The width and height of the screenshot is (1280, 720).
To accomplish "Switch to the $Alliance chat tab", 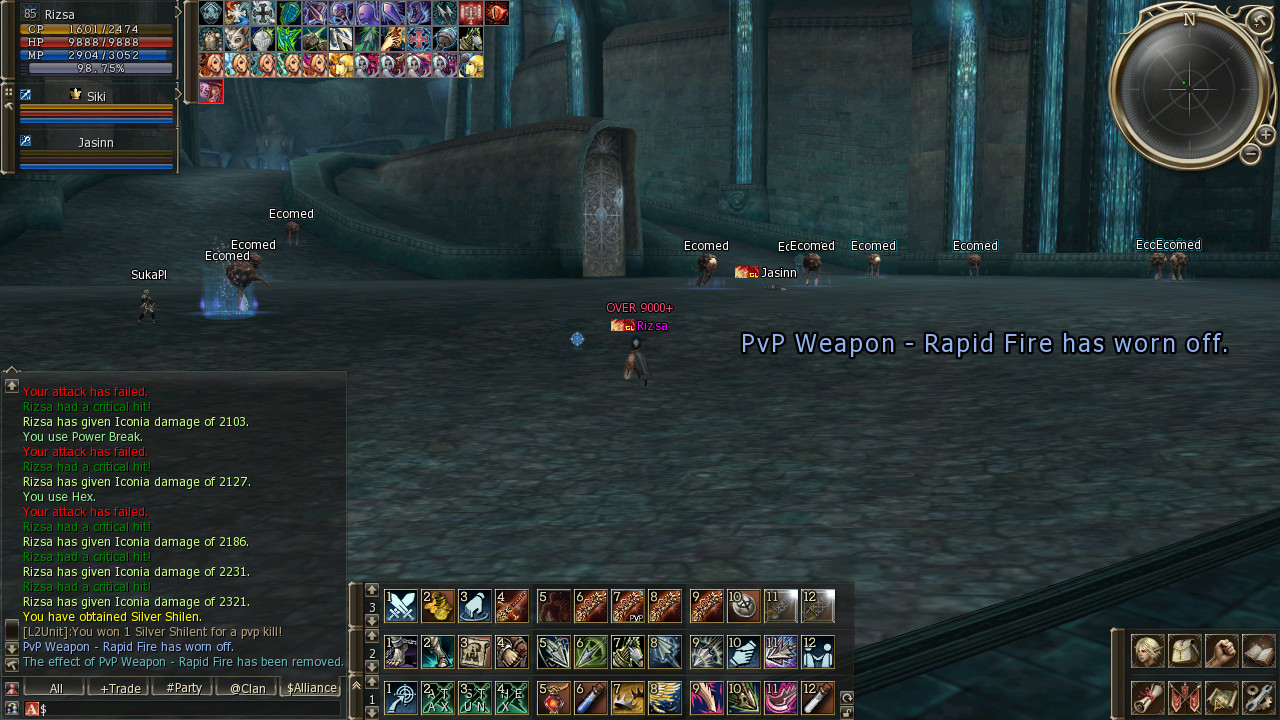I will click(x=312, y=688).
